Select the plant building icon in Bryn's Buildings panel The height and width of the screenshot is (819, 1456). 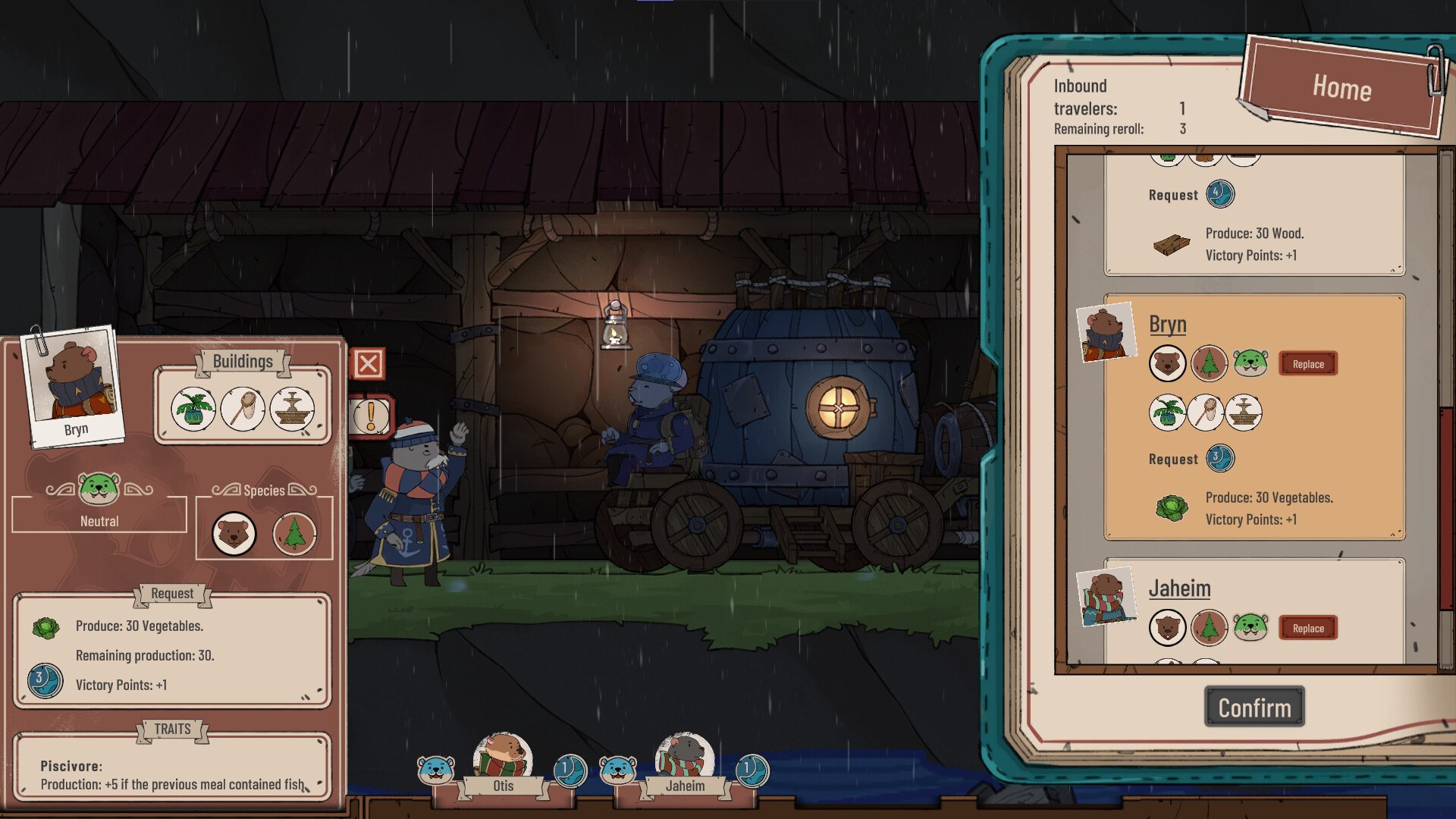(x=192, y=408)
